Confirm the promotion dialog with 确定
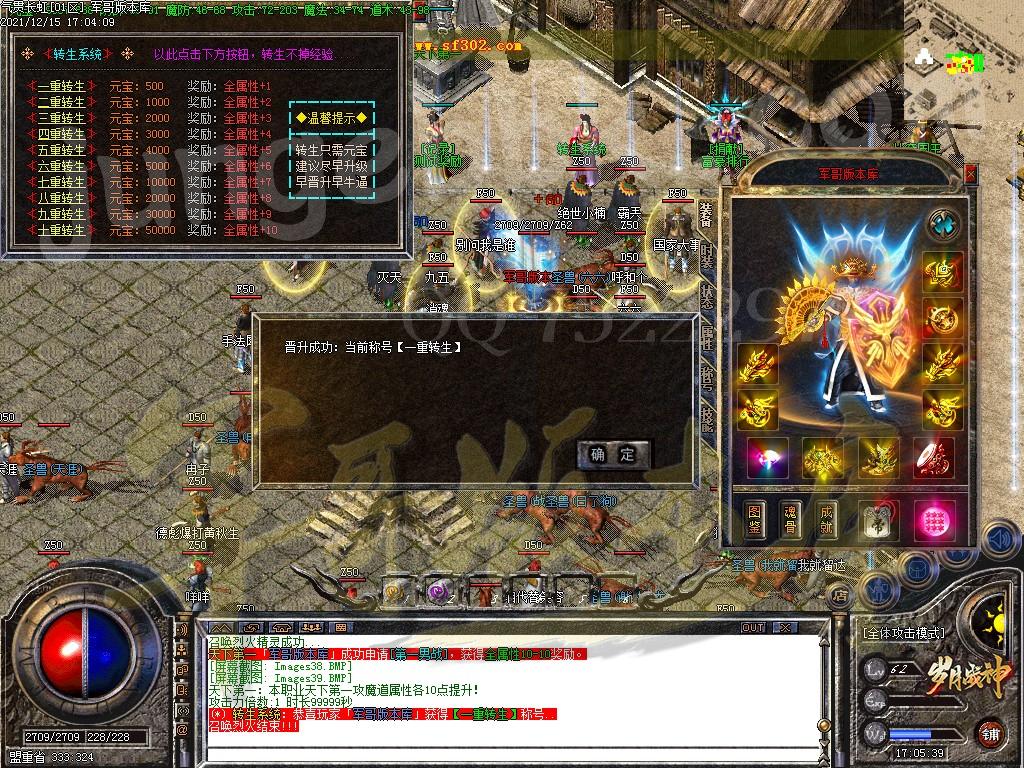This screenshot has height=768, width=1024. click(613, 454)
